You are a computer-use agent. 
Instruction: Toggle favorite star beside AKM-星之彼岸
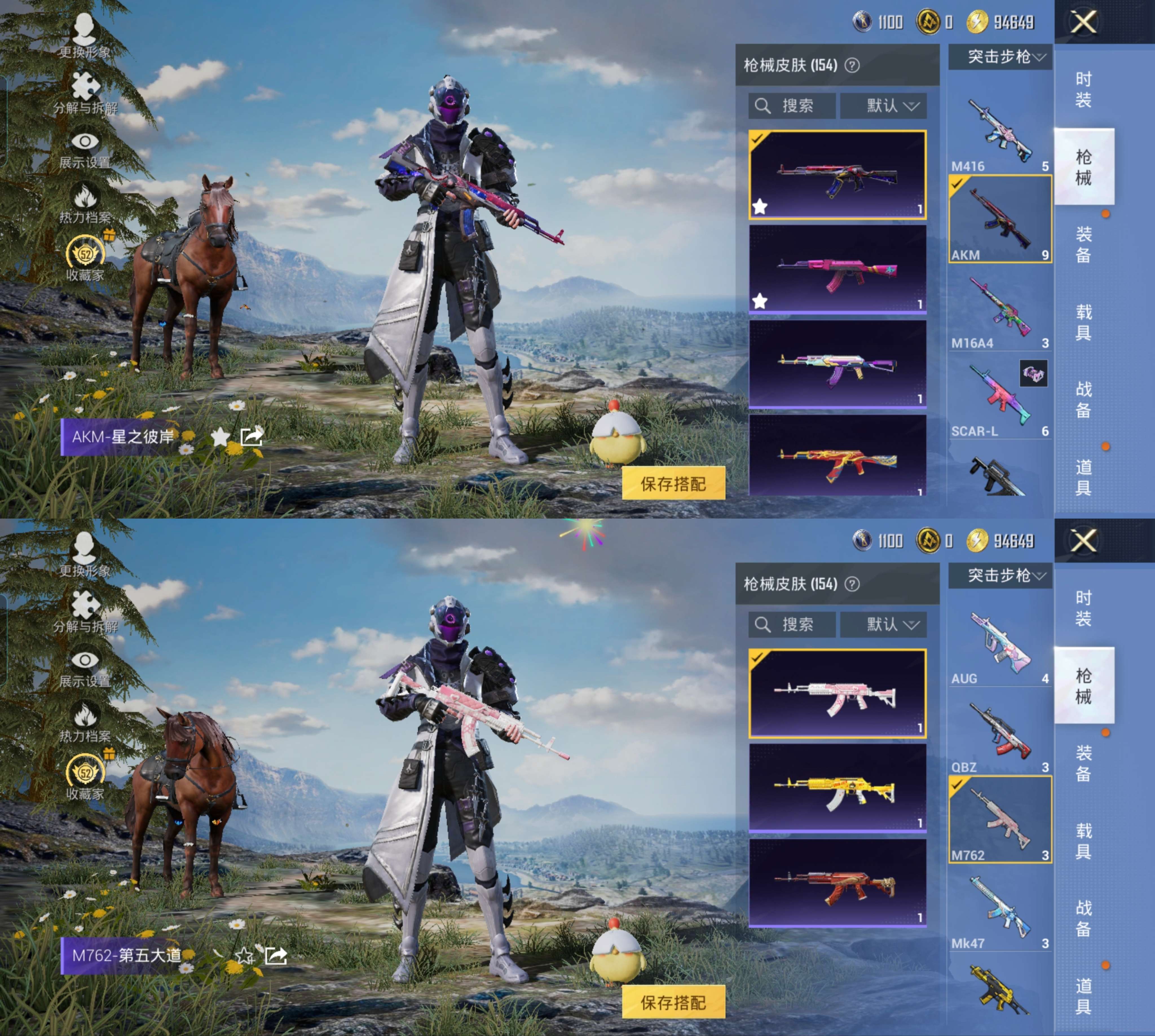pyautogui.click(x=220, y=437)
